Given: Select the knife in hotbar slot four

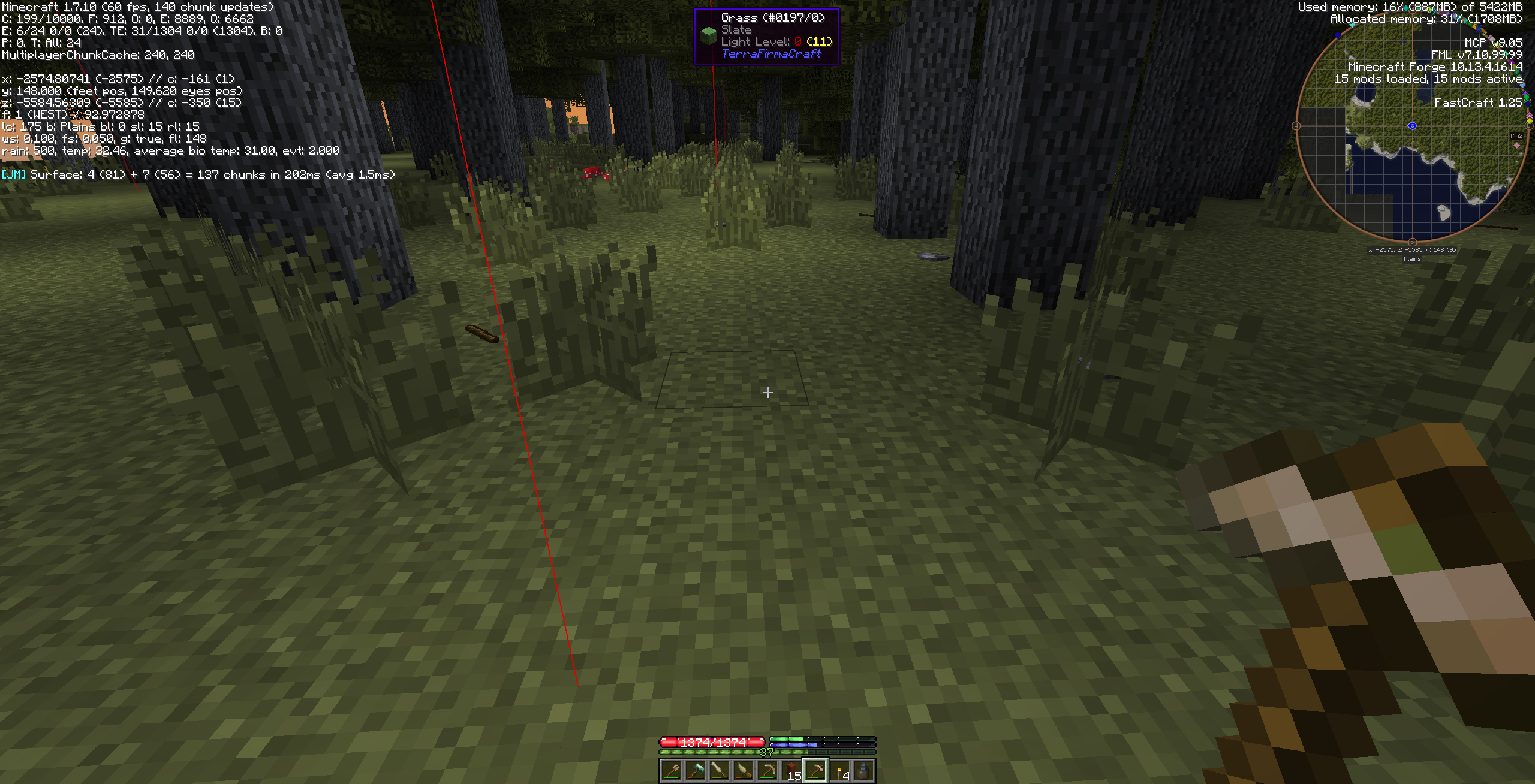Looking at the screenshot, I should 744,773.
